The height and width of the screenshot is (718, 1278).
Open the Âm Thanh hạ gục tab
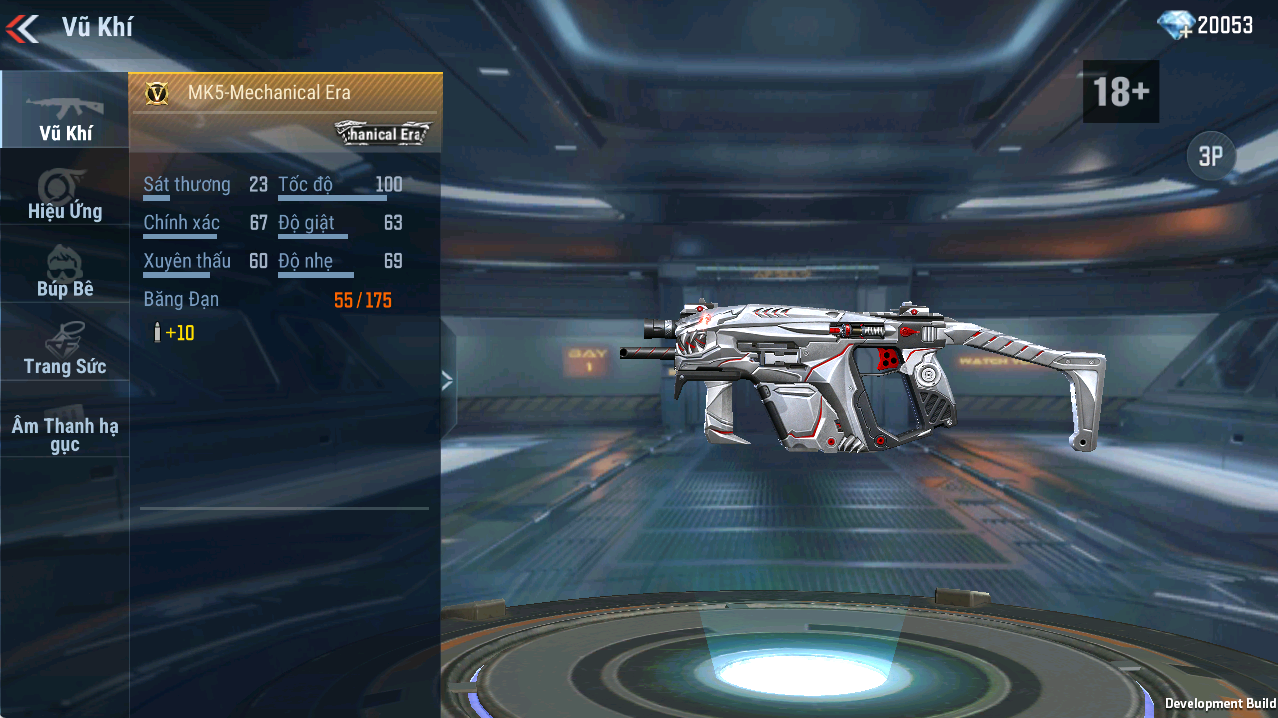(x=65, y=434)
